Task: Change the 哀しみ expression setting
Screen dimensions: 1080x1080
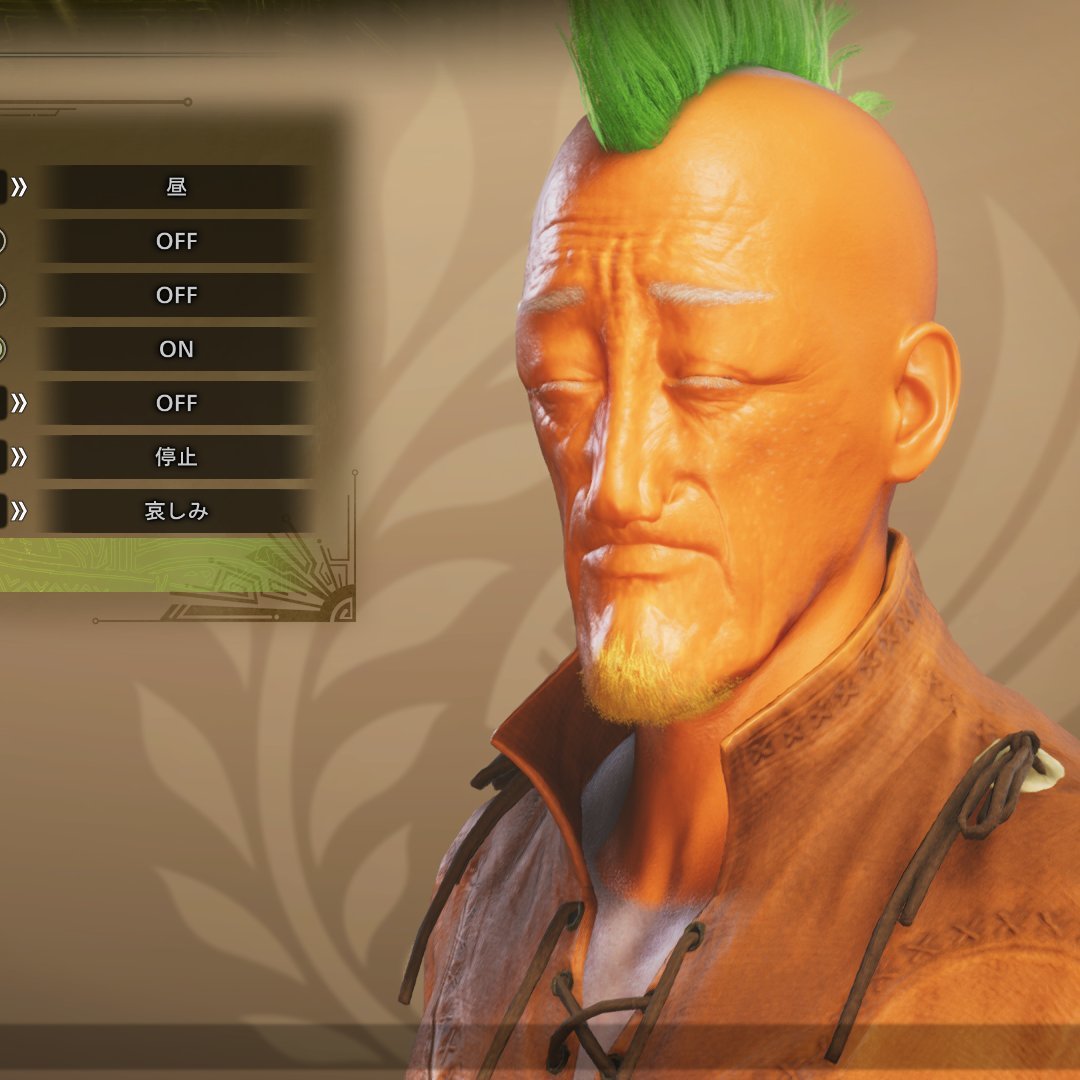Action: pos(176,511)
